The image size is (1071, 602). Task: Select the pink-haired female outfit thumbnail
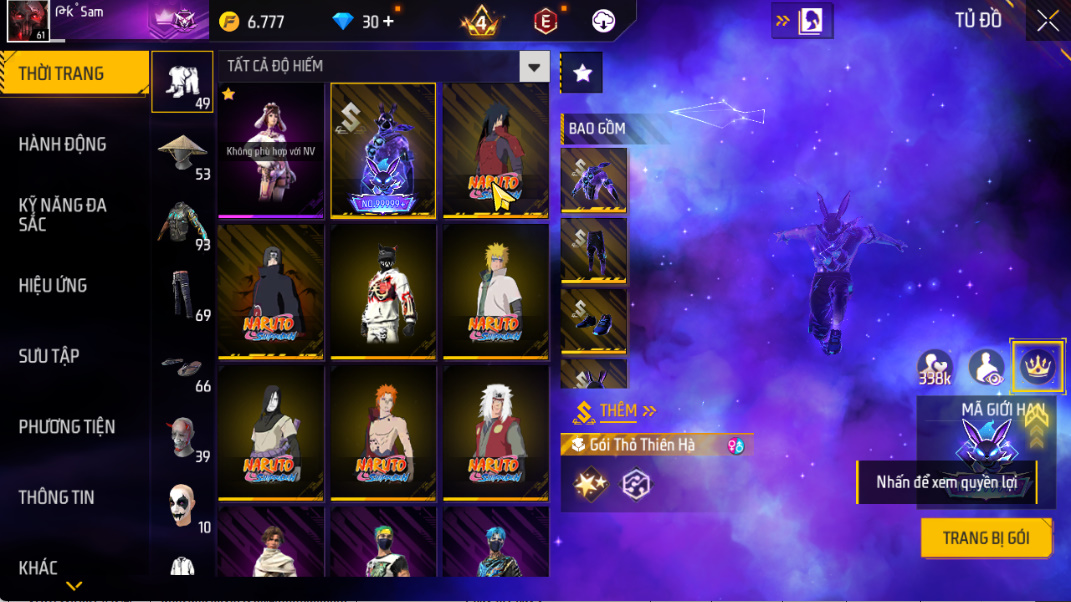271,150
